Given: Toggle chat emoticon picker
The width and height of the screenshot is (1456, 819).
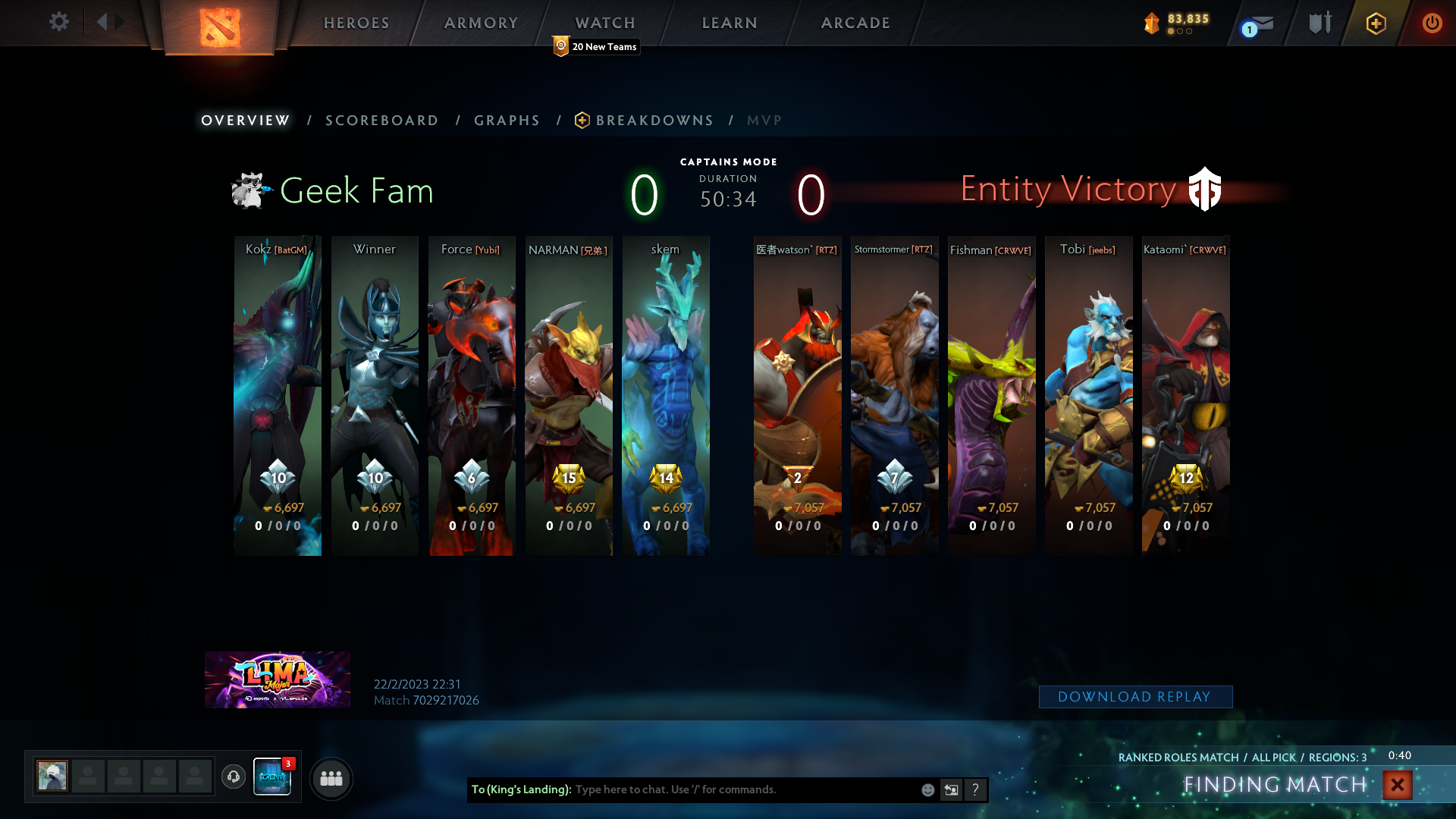Looking at the screenshot, I should tap(927, 789).
